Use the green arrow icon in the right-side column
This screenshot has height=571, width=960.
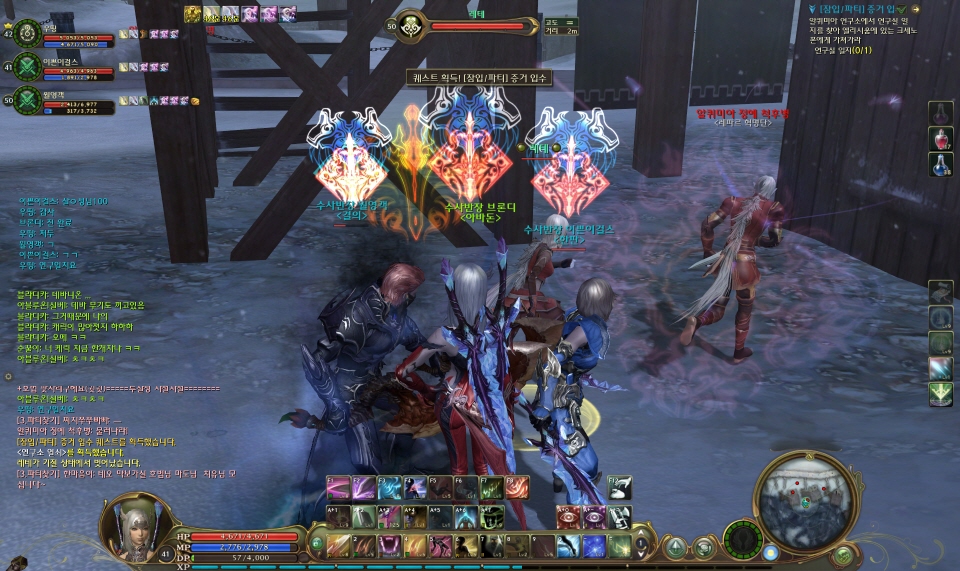[940, 394]
